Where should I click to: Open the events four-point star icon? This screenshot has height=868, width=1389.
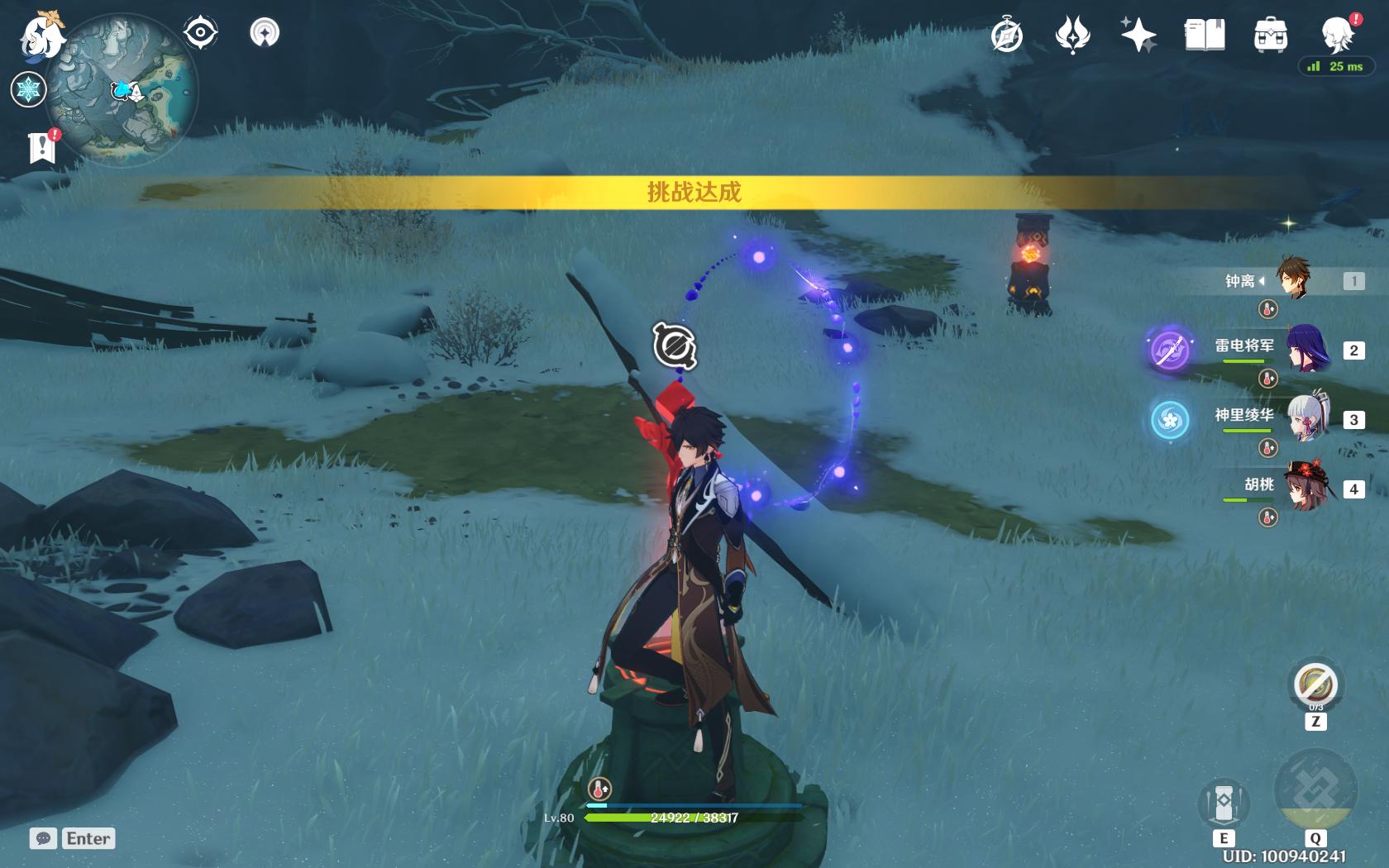coord(1138,36)
